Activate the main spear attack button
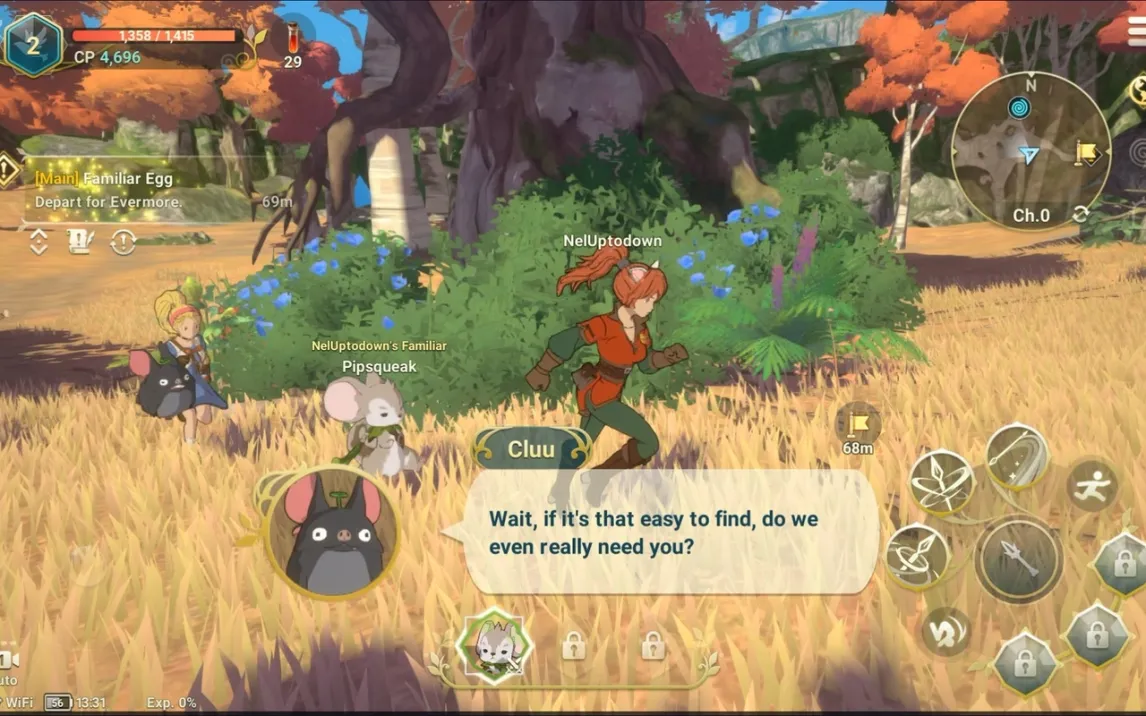1146x716 pixels. click(x=1018, y=559)
